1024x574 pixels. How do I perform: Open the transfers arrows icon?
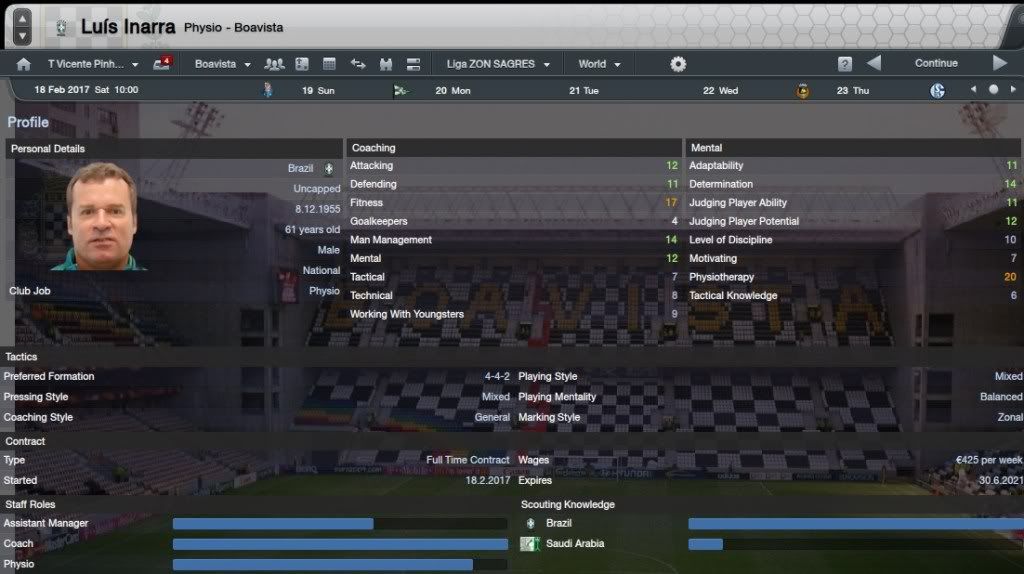tap(358, 64)
